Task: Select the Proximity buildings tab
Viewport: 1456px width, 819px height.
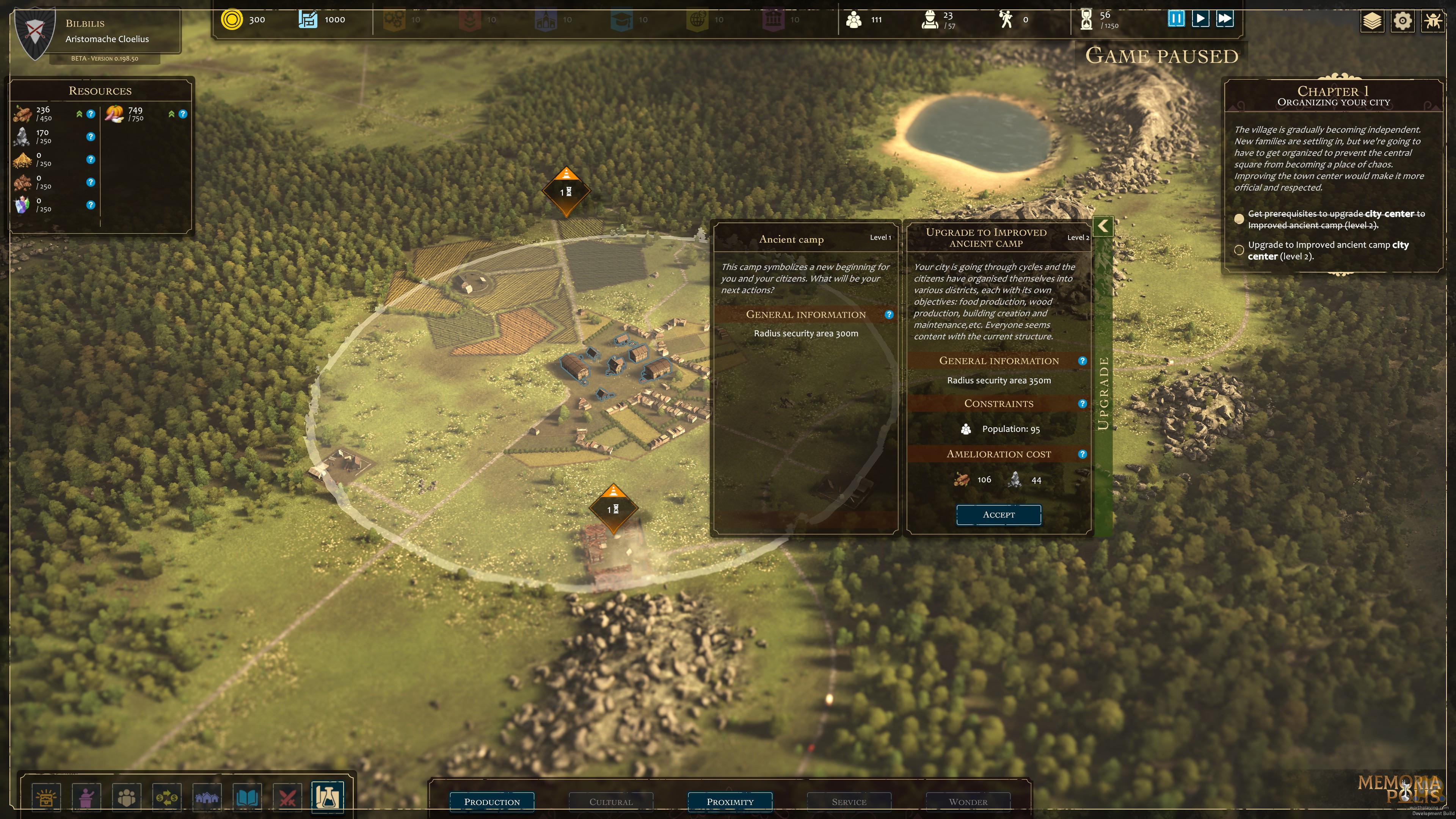Action: tap(730, 802)
